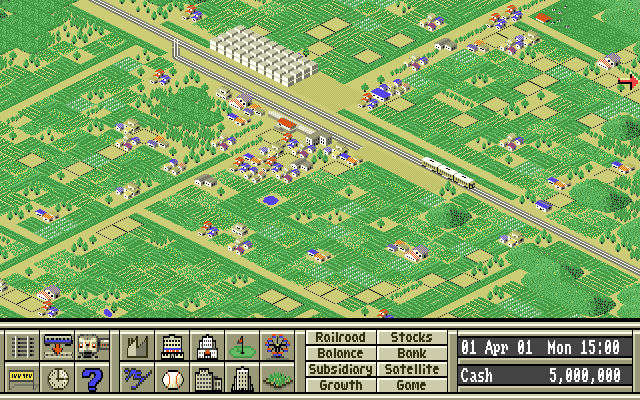
Task: Select the railroad track laying tool
Action: pyautogui.click(x=23, y=347)
